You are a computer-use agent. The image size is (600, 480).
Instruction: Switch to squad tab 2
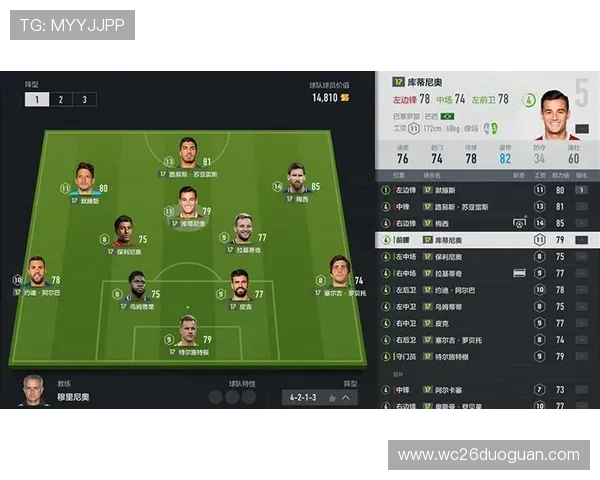60,99
